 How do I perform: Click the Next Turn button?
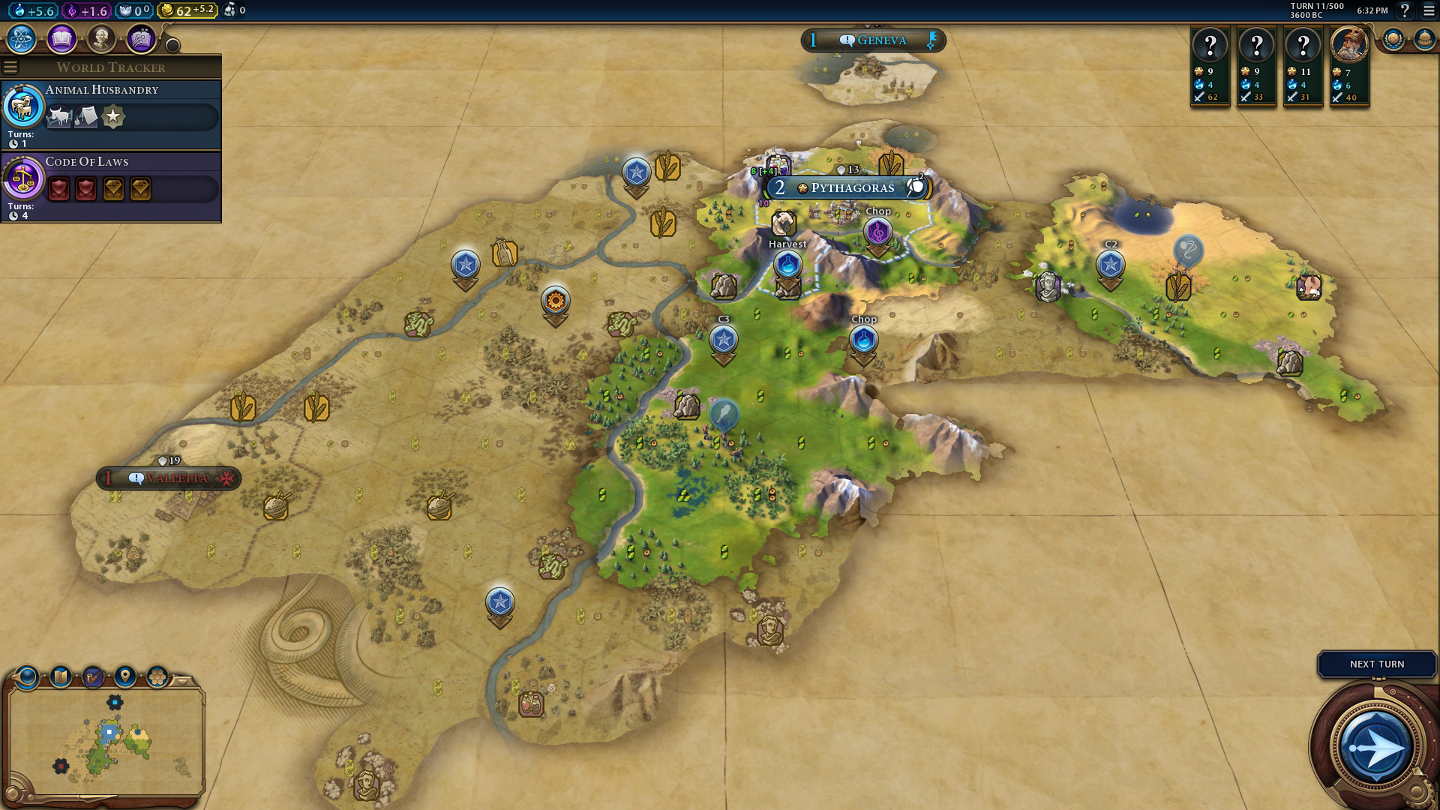[1376, 664]
